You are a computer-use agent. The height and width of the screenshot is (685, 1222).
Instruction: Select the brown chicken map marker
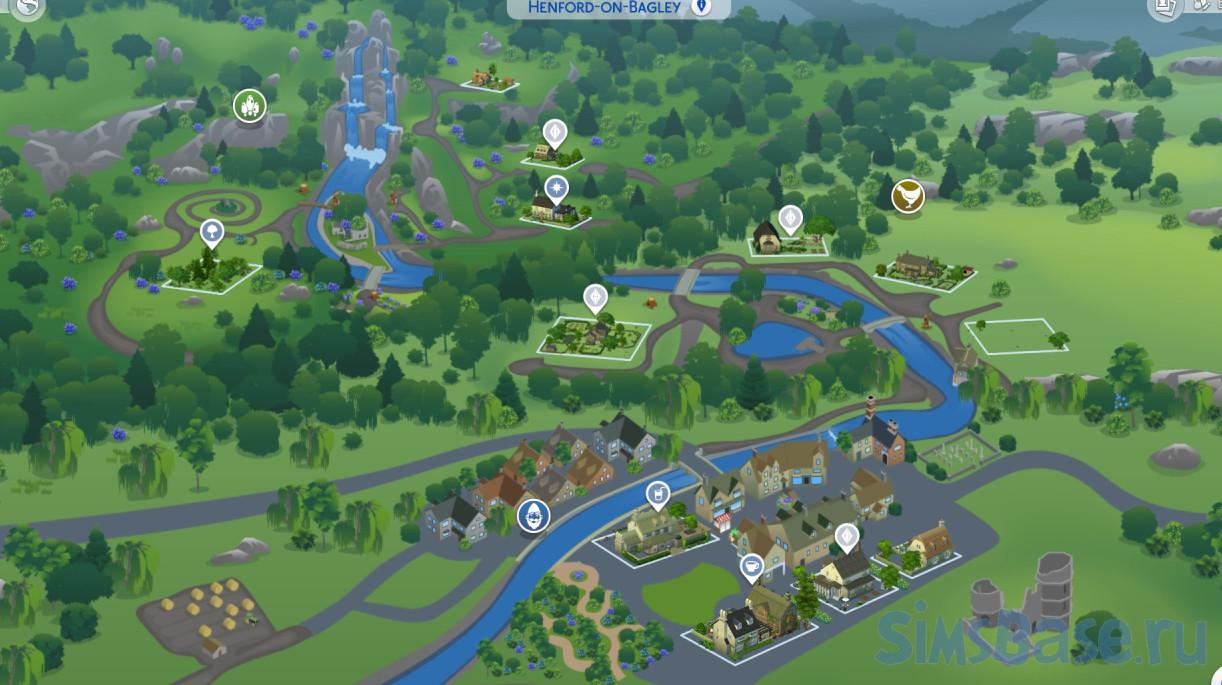tap(907, 195)
